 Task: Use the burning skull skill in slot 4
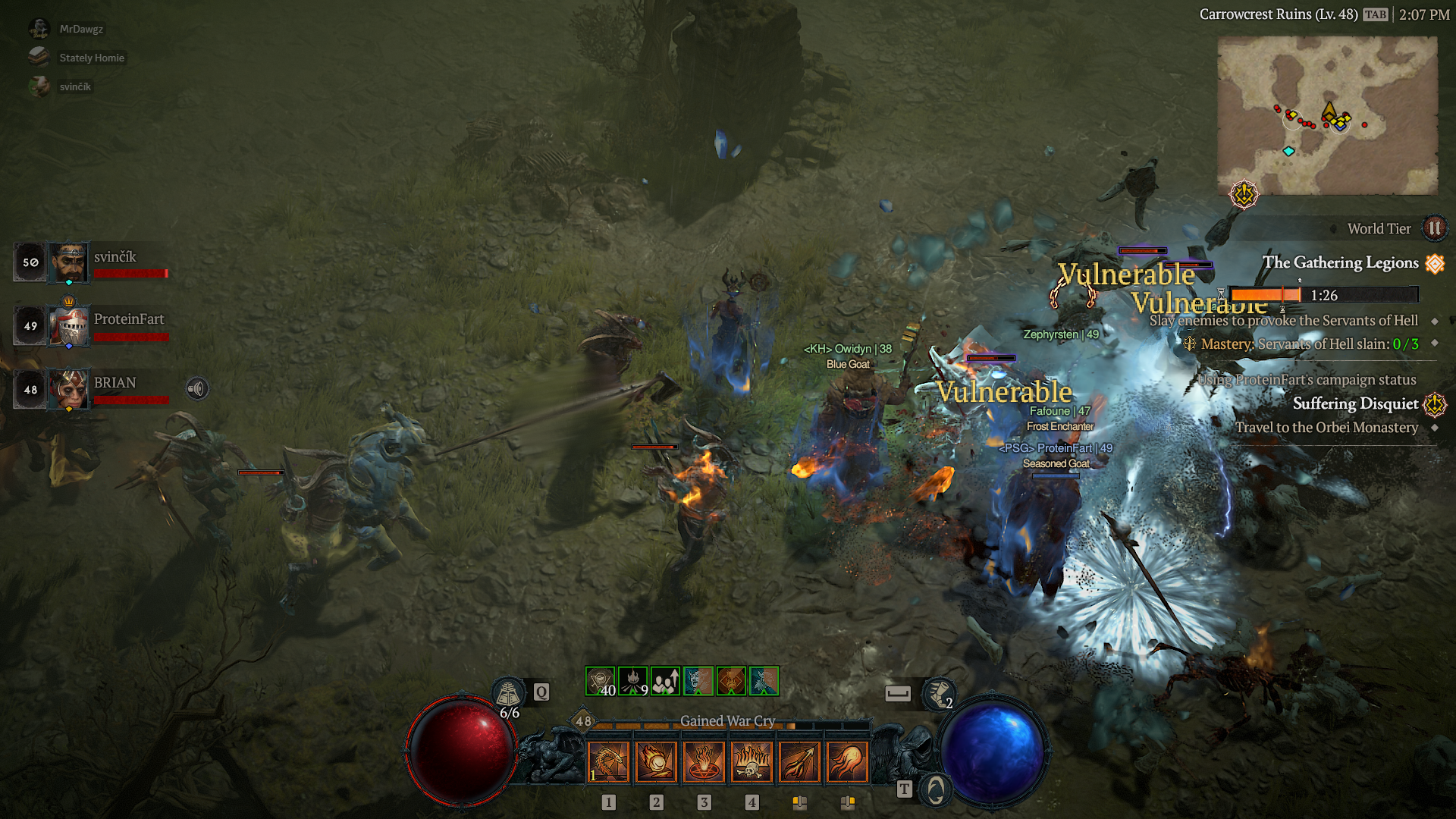(752, 761)
